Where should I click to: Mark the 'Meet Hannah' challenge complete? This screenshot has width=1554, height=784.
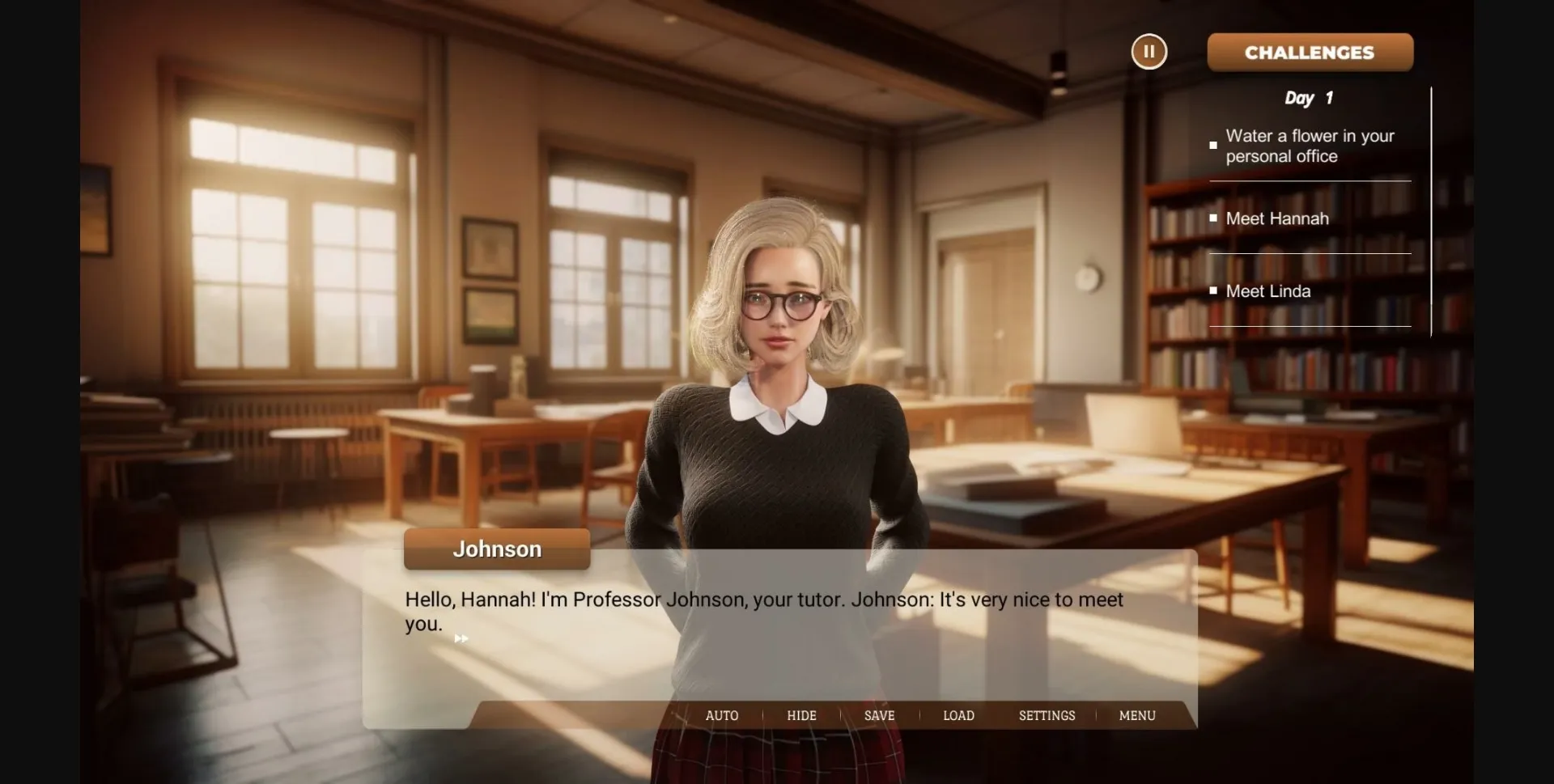[1212, 217]
